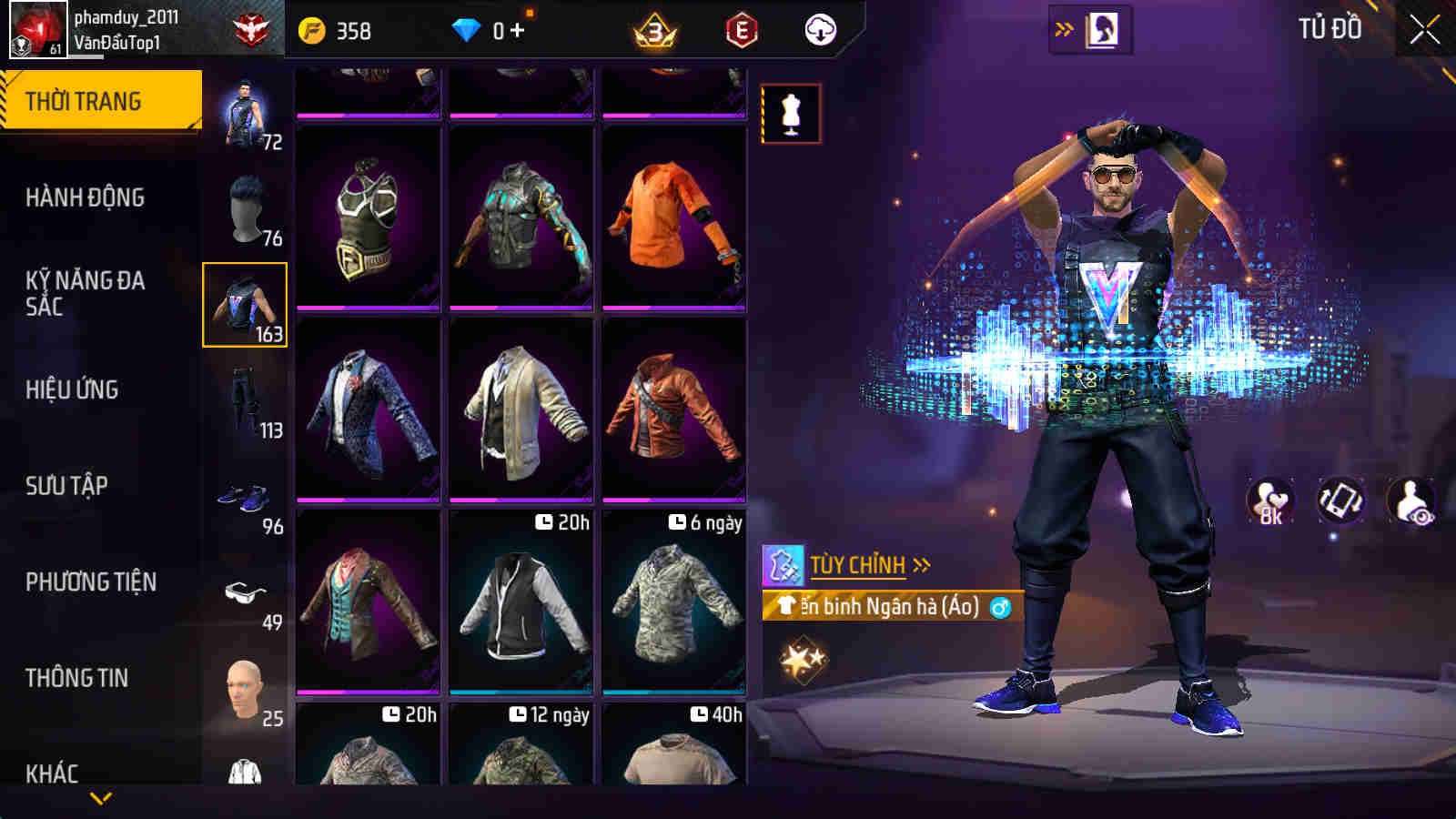
Task: Open the album photo icon beside the chevrons
Action: pyautogui.click(x=1104, y=28)
